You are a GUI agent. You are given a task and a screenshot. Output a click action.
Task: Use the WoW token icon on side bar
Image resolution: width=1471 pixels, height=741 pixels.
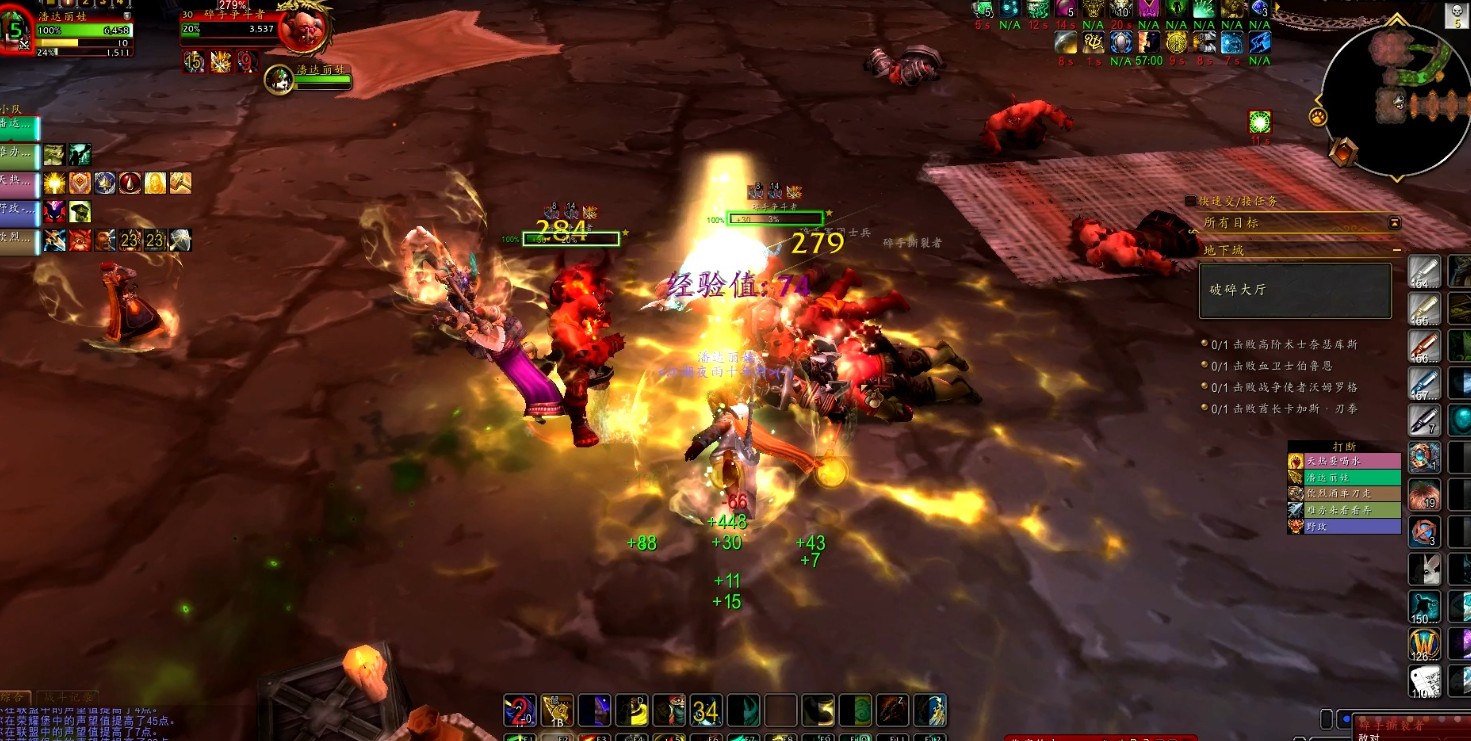pos(1424,644)
